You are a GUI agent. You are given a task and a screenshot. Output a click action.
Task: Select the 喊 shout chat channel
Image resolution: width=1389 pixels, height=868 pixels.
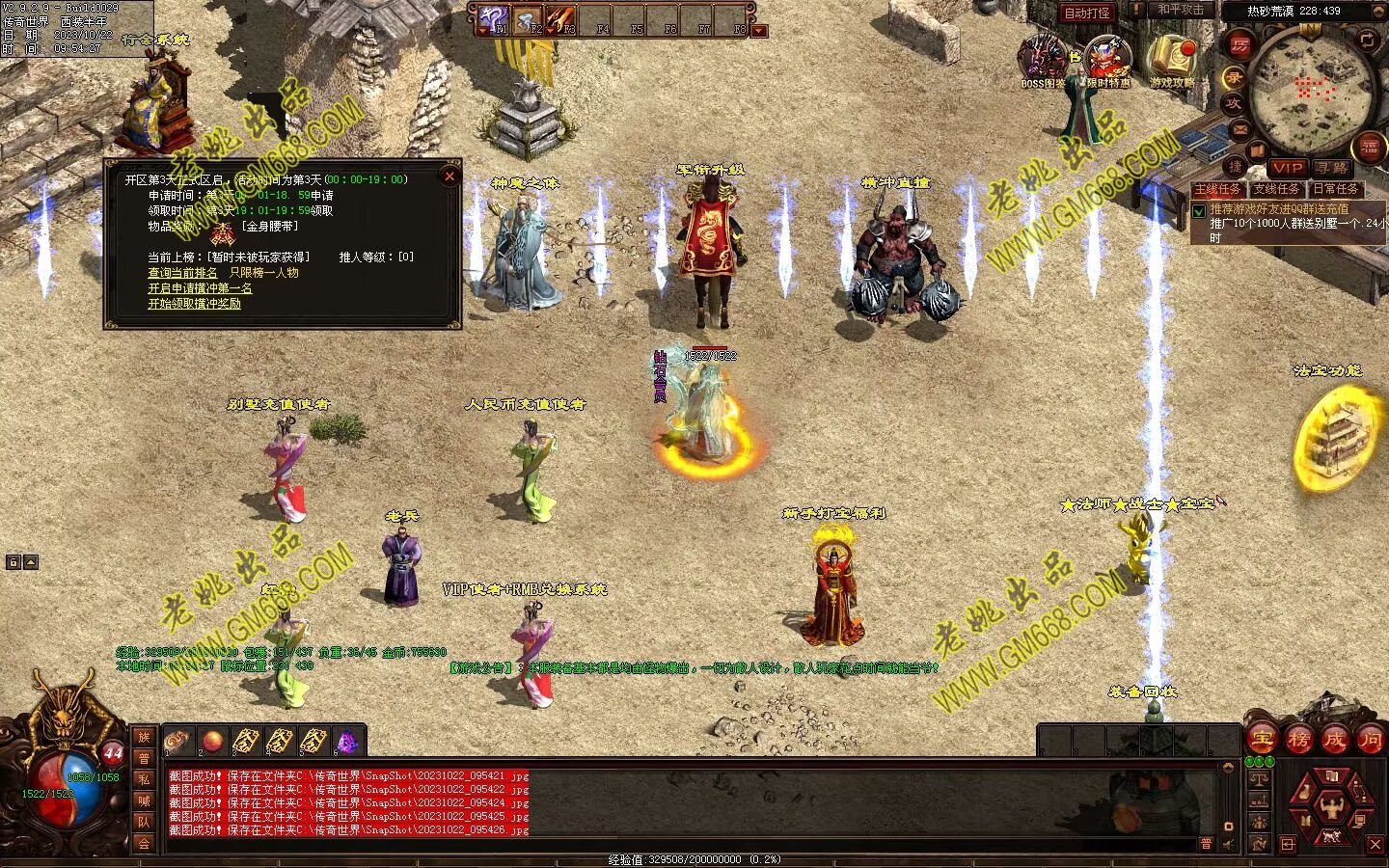click(x=144, y=800)
